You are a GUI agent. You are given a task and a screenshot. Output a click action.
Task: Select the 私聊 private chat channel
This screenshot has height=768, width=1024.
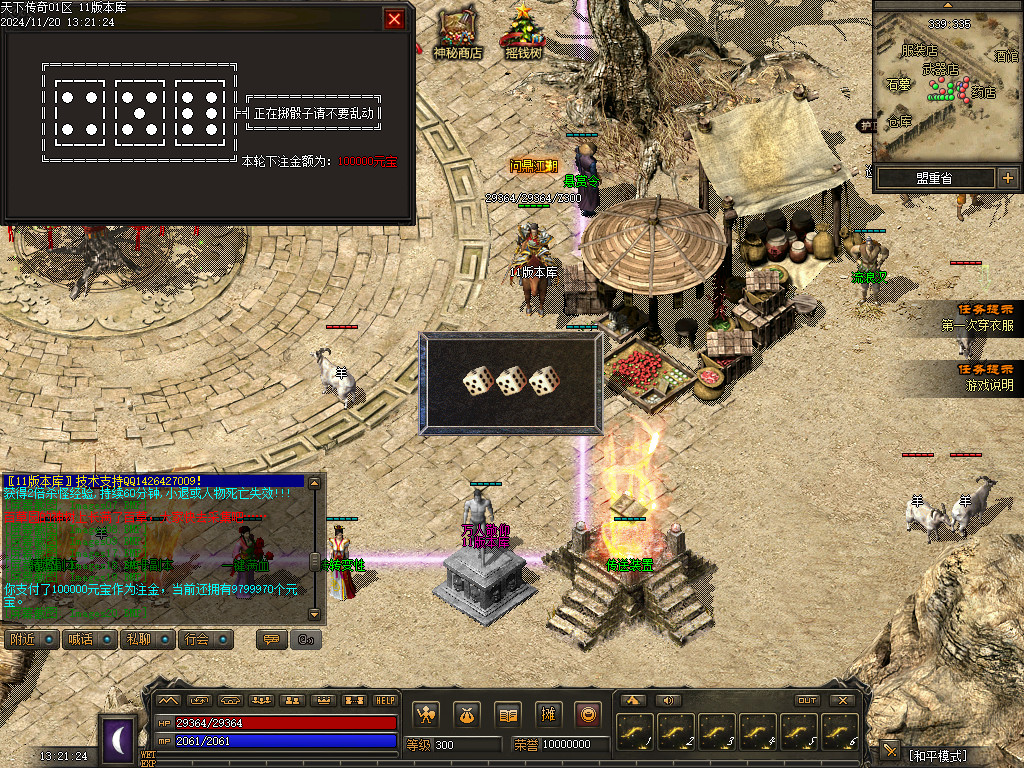[x=146, y=639]
